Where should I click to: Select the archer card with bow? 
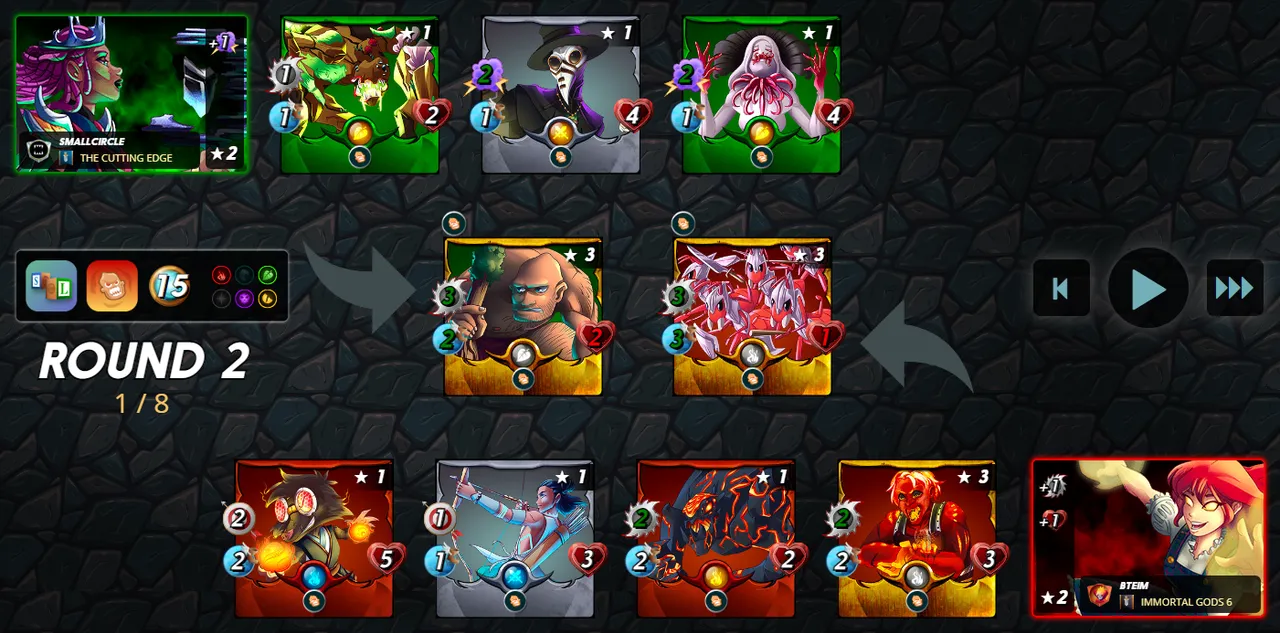(x=515, y=538)
